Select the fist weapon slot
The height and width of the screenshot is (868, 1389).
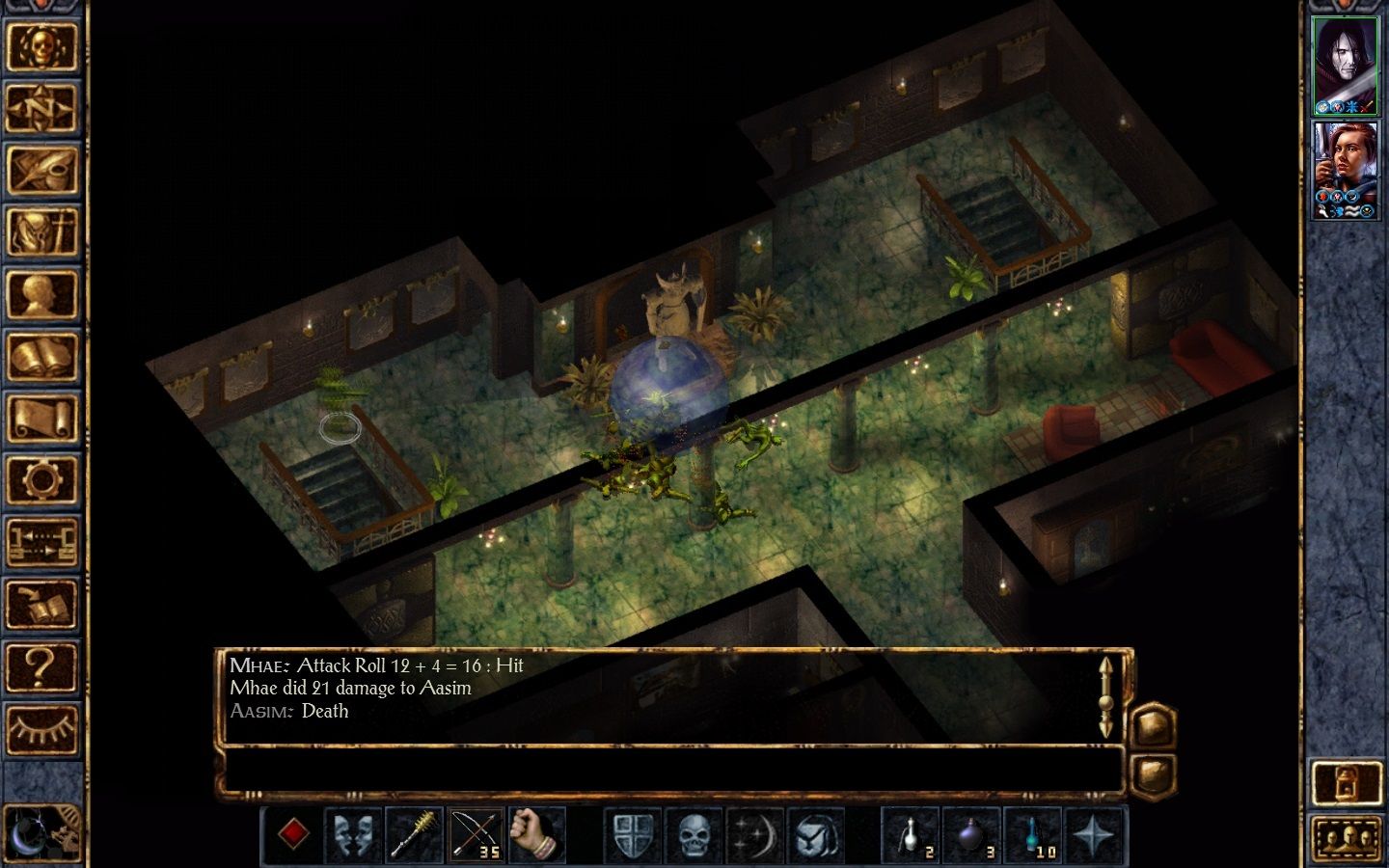click(535, 834)
